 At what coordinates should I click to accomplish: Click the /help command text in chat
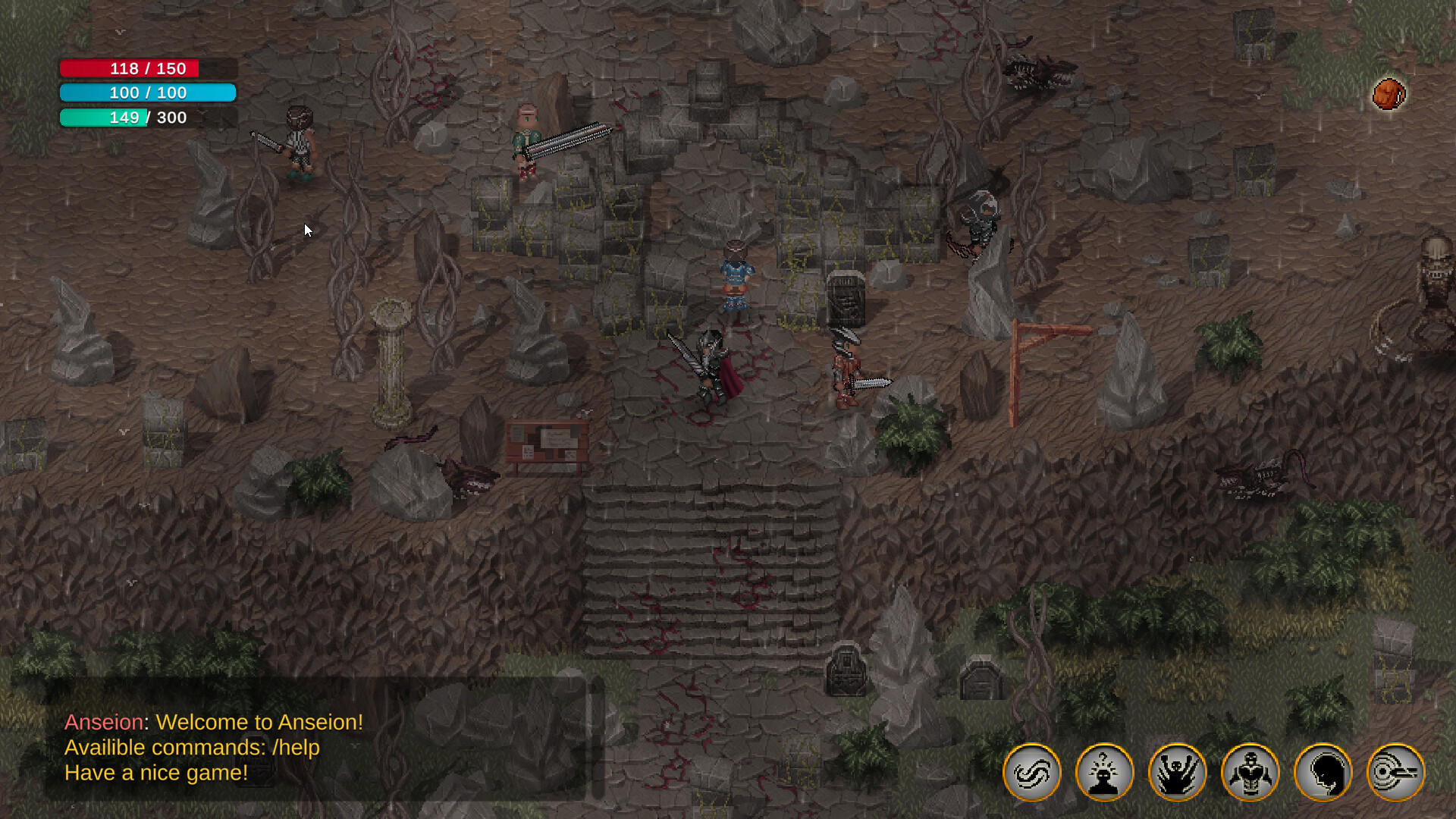coord(296,748)
